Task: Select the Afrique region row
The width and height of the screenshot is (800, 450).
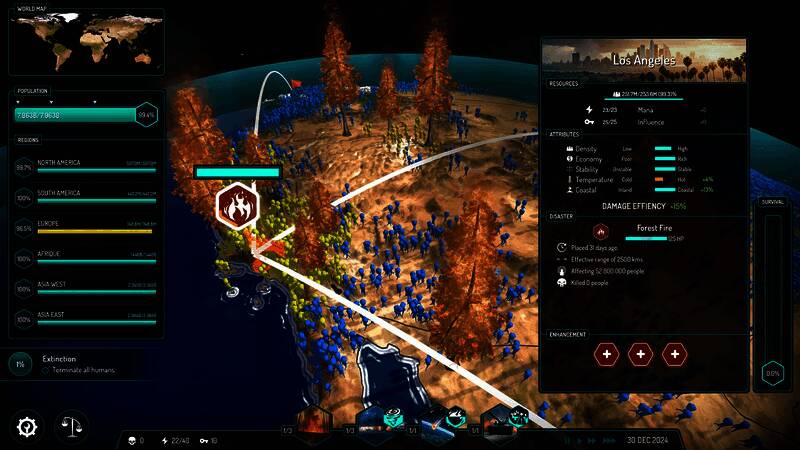Action: pos(97,258)
